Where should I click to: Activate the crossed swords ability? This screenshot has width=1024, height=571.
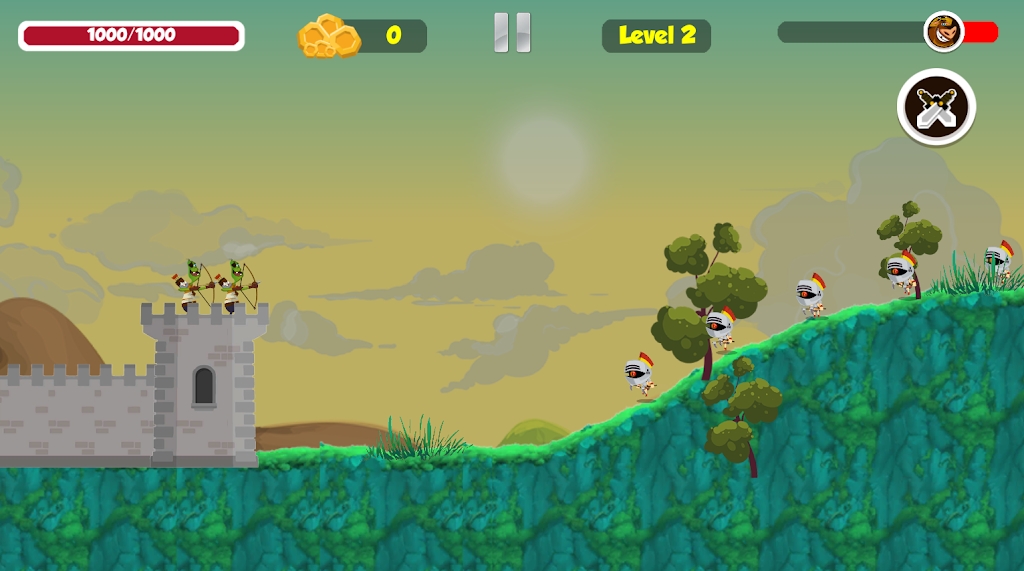tap(937, 107)
